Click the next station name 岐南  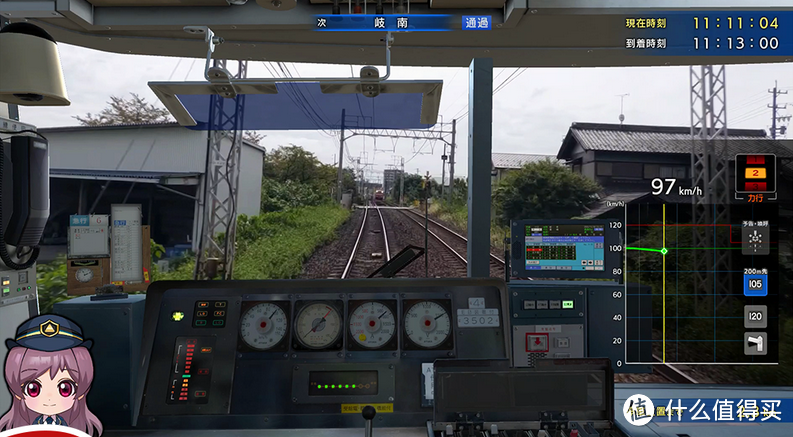click(x=386, y=22)
